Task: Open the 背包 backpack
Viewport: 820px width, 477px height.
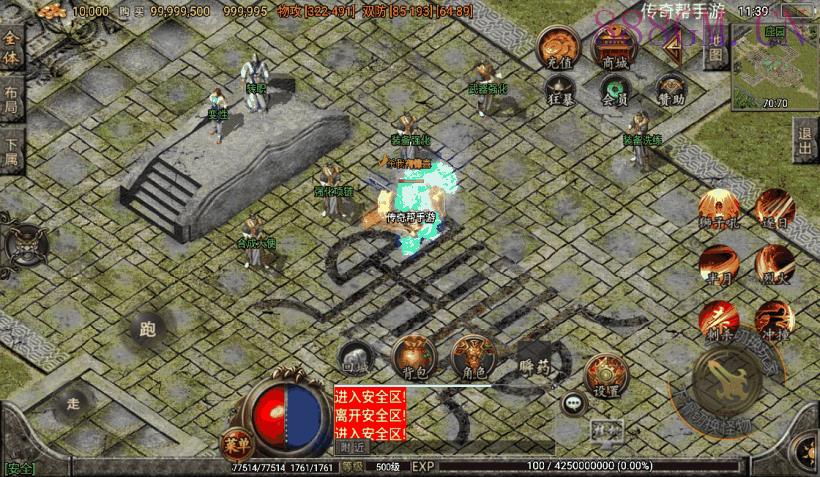Action: (x=412, y=358)
